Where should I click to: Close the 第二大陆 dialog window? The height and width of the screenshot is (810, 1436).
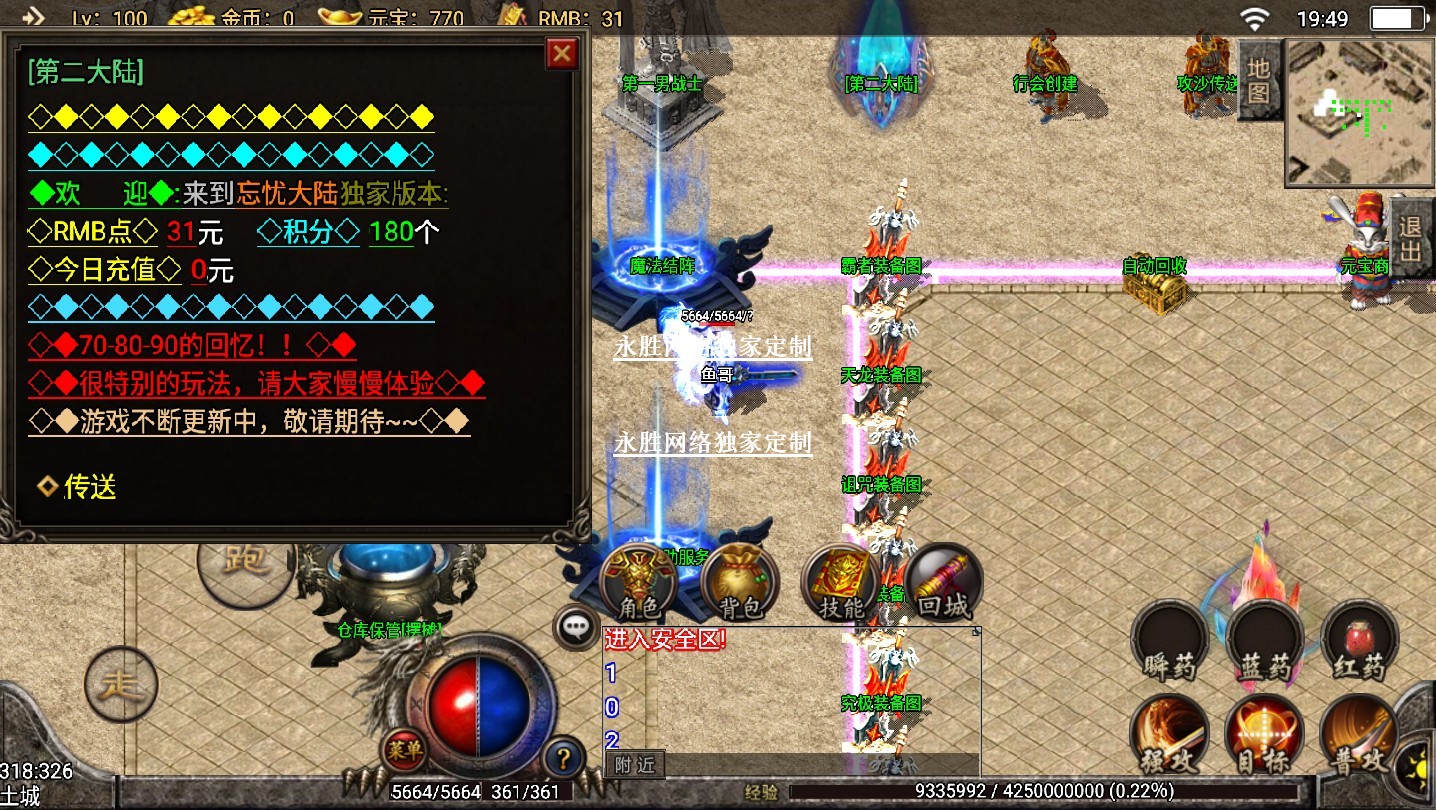[x=562, y=53]
